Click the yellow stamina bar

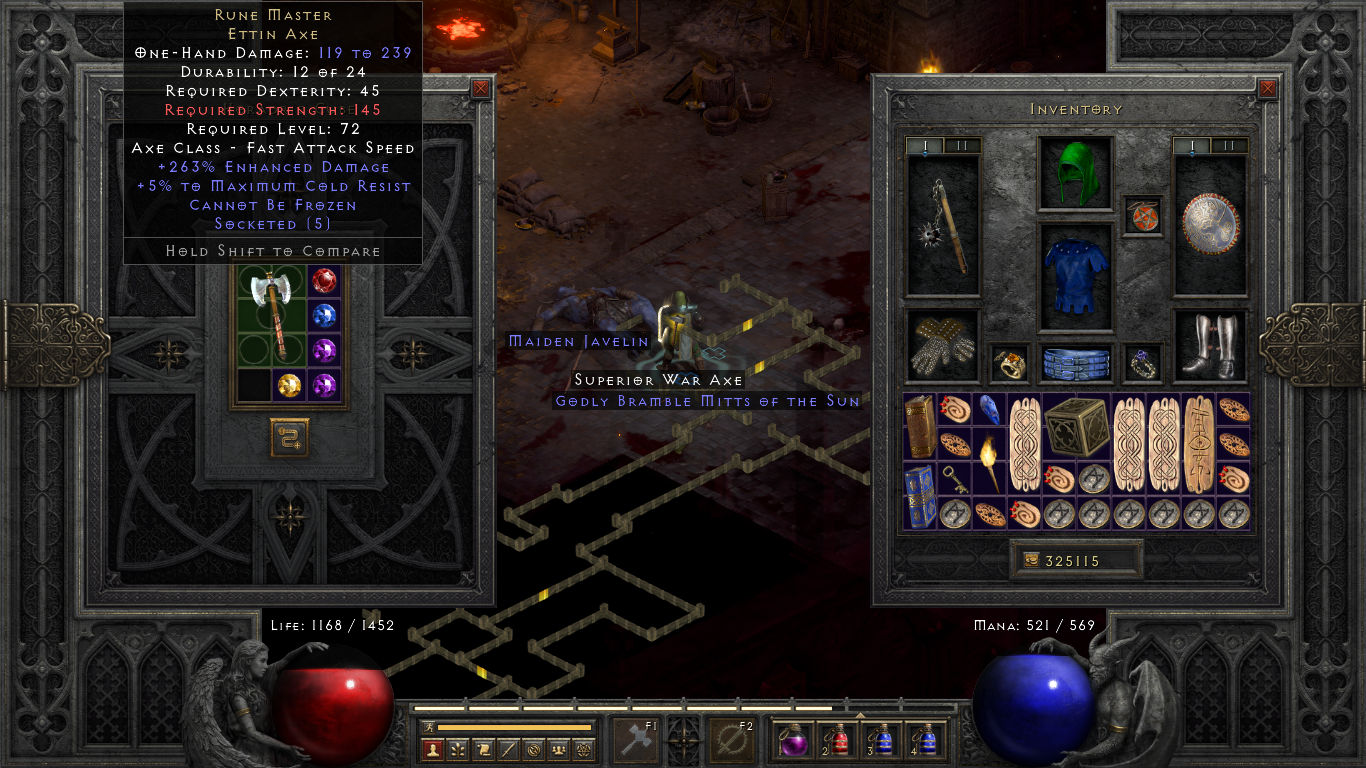515,727
